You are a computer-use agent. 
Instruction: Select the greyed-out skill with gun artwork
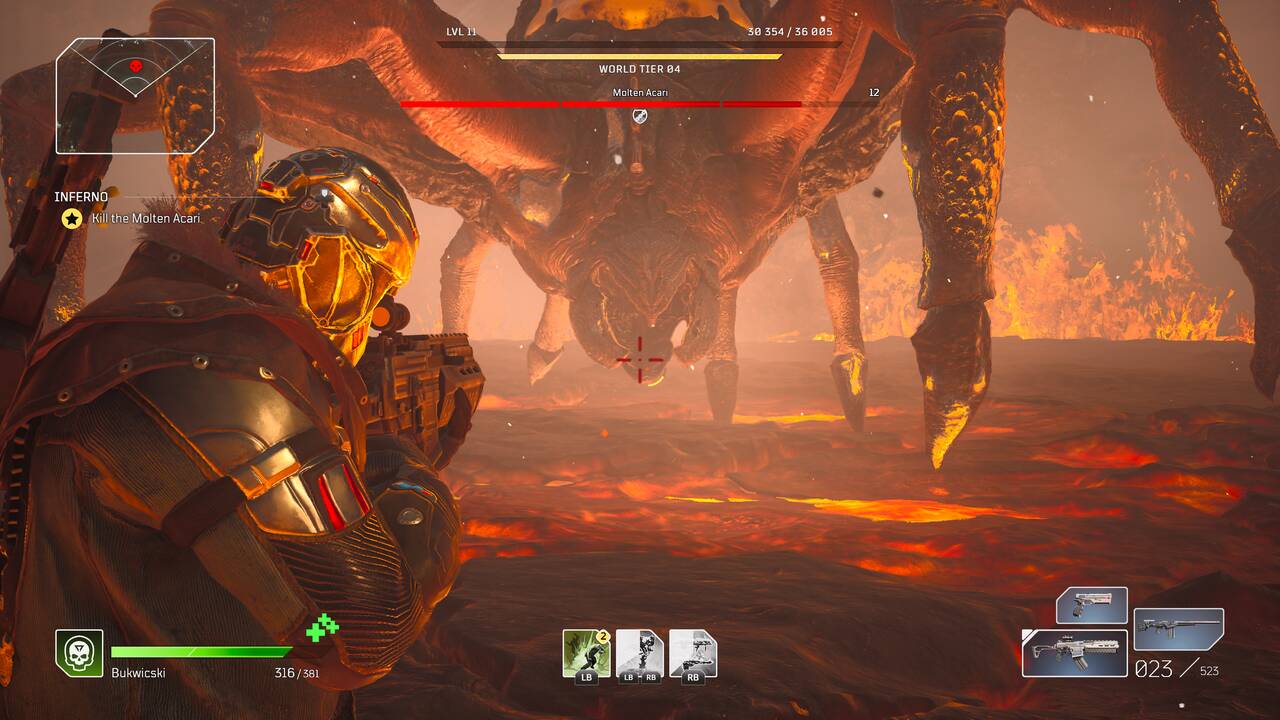coord(693,653)
